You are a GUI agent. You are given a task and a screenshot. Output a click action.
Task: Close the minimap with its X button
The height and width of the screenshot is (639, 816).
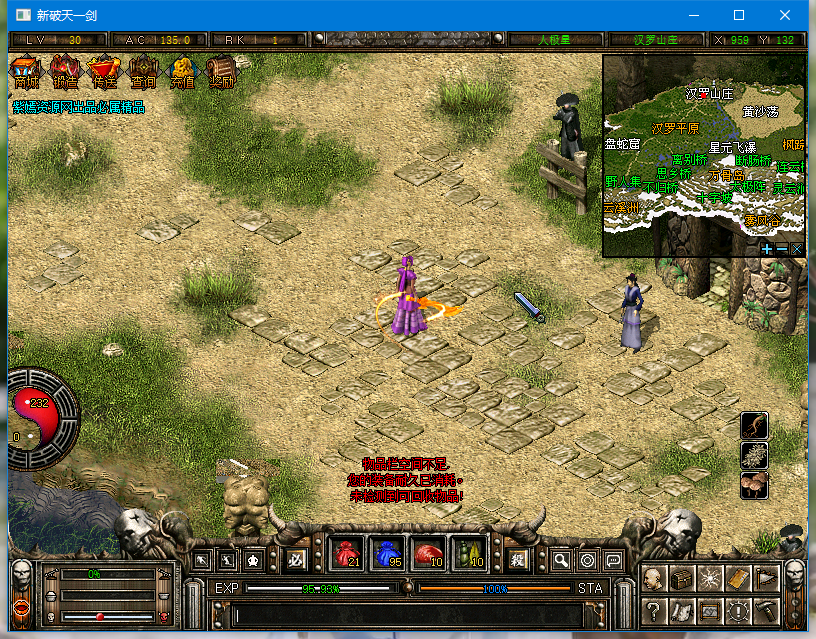coord(797,248)
